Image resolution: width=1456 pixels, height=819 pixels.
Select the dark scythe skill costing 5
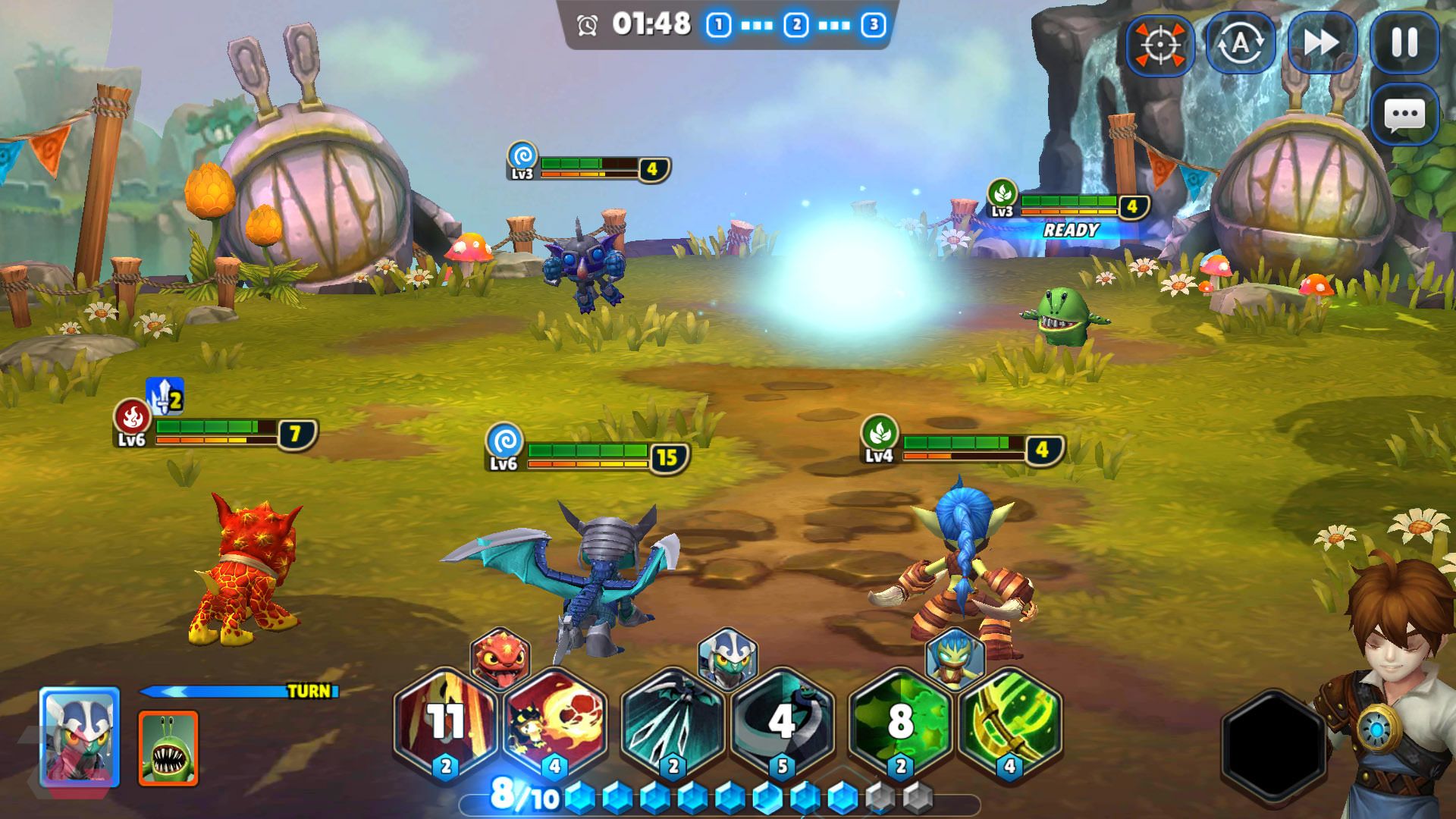(x=783, y=721)
